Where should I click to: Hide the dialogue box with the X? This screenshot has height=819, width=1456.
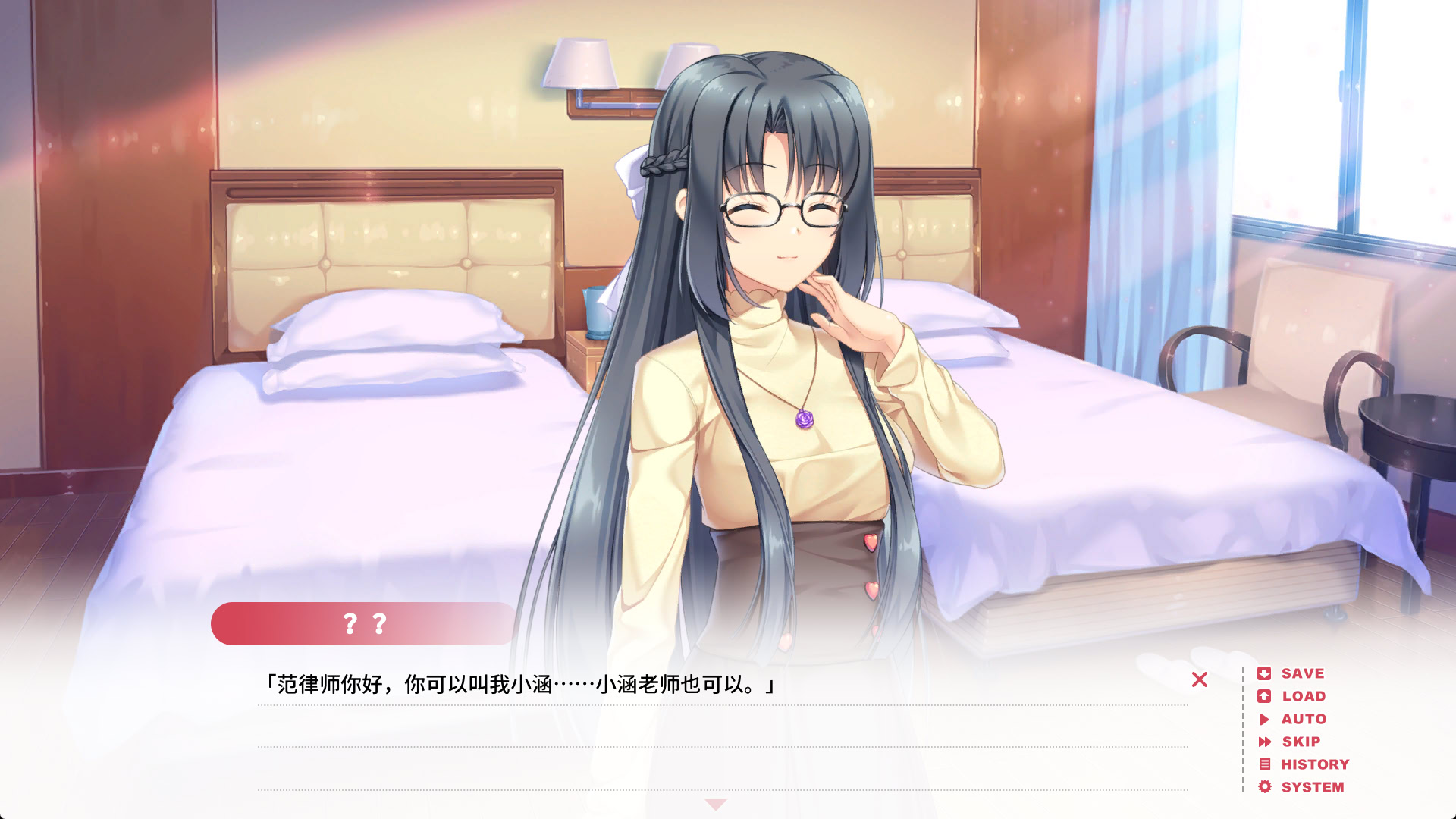coord(1200,680)
